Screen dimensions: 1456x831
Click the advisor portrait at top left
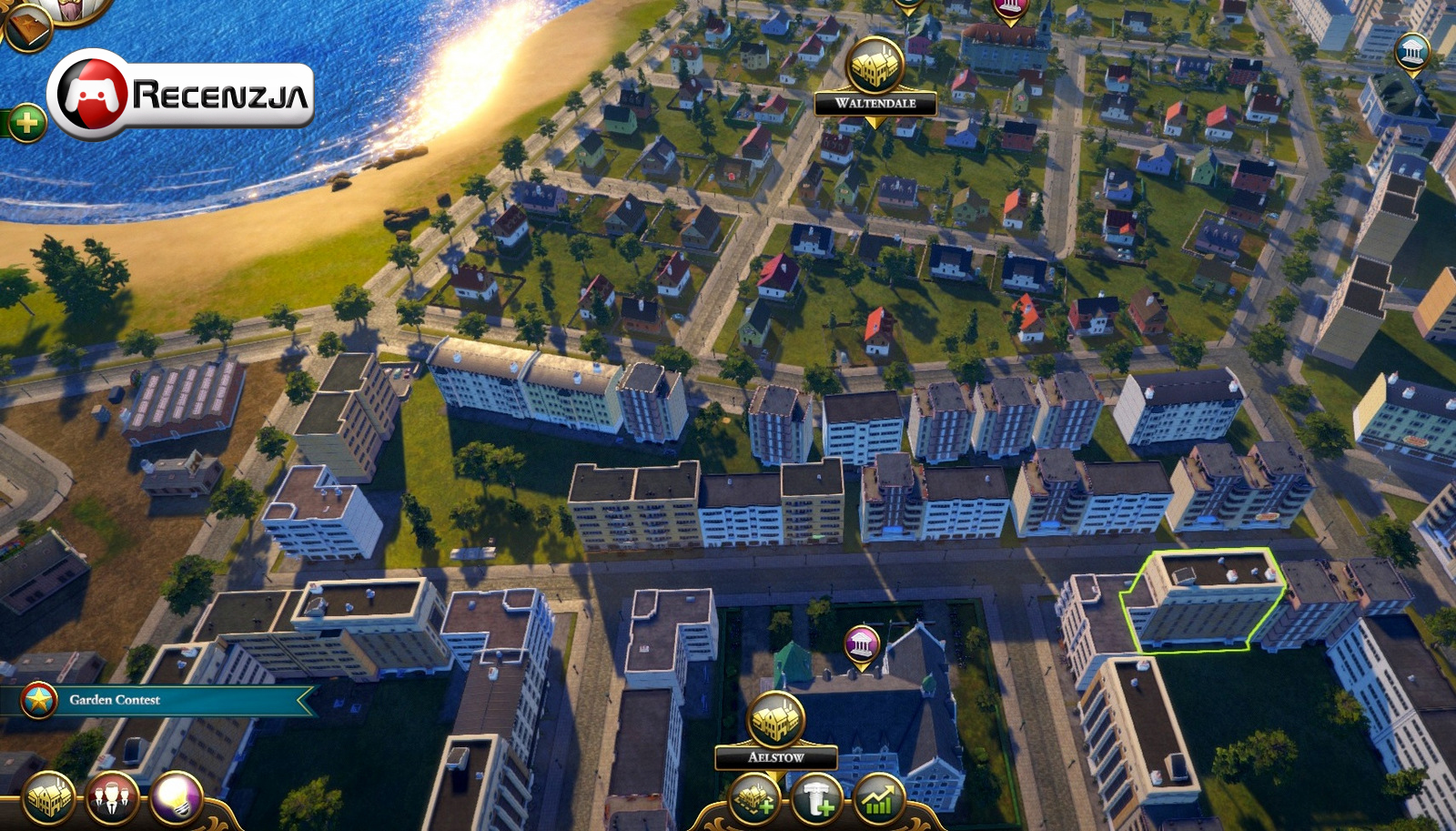(68, 7)
